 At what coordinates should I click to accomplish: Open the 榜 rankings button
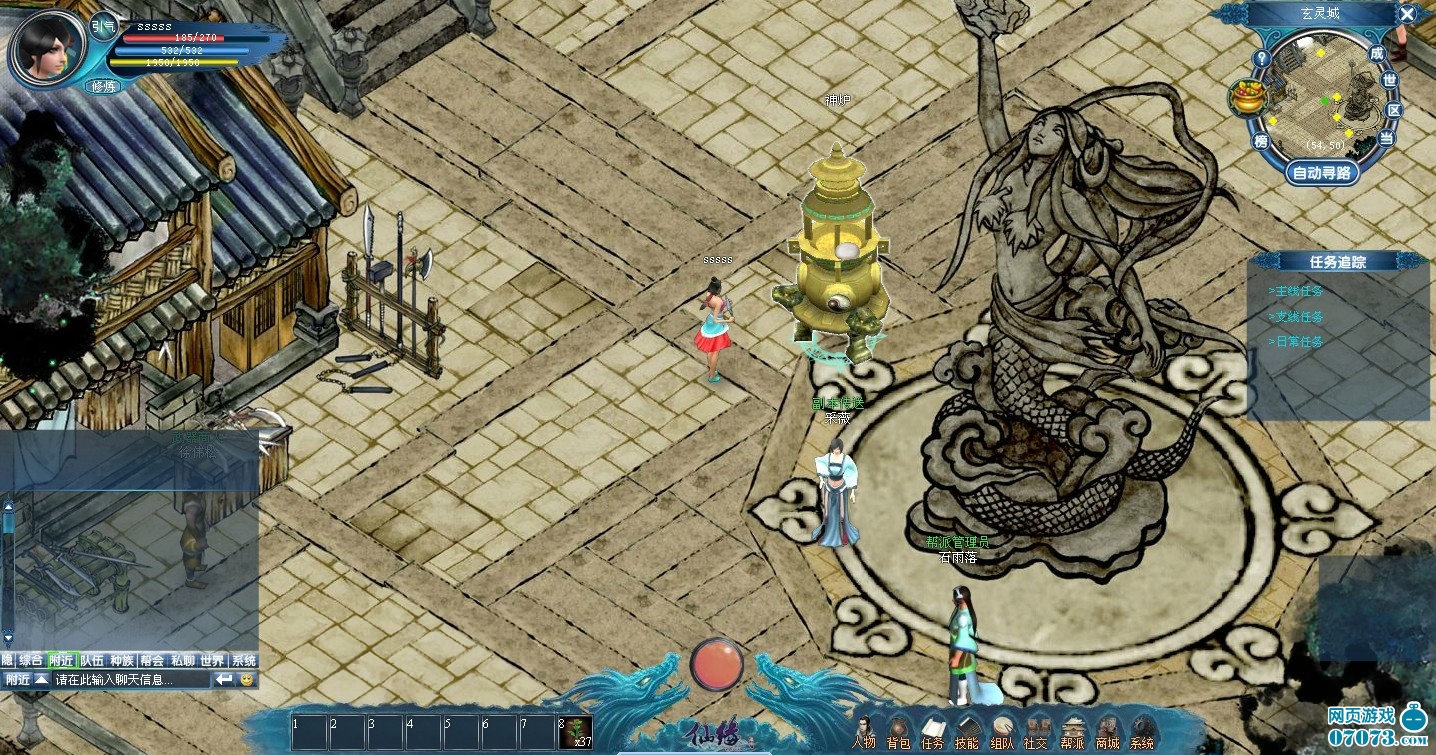click(x=1262, y=141)
